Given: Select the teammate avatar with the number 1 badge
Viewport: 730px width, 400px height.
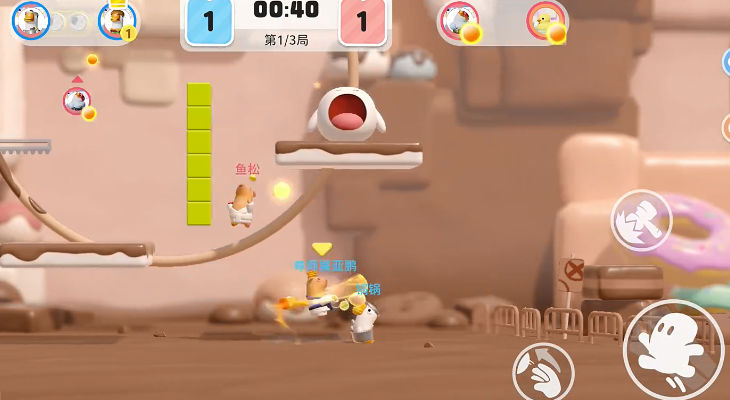Looking at the screenshot, I should tap(117, 19).
